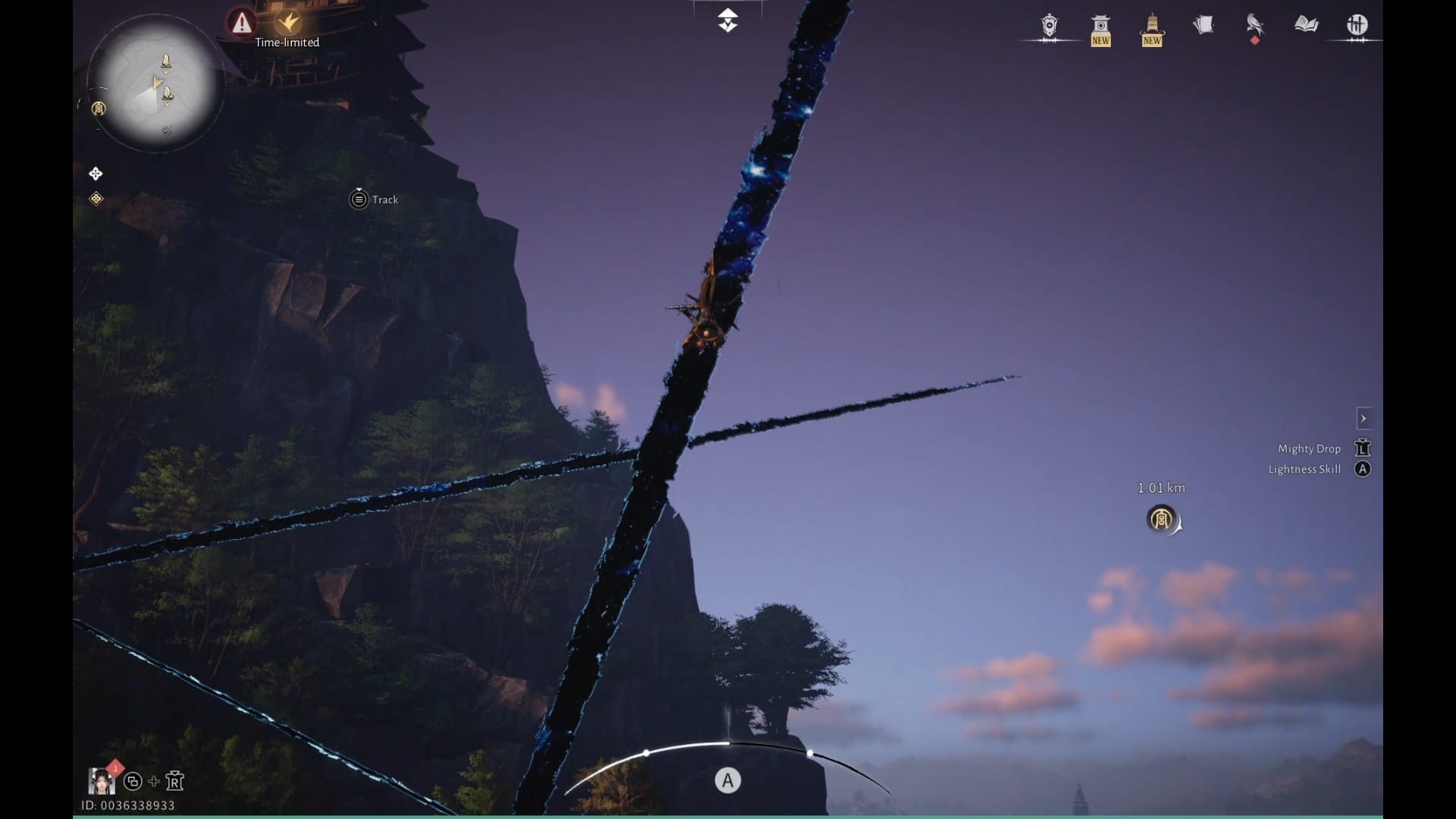
Task: Activate the recording R toggle
Action: coord(175,781)
